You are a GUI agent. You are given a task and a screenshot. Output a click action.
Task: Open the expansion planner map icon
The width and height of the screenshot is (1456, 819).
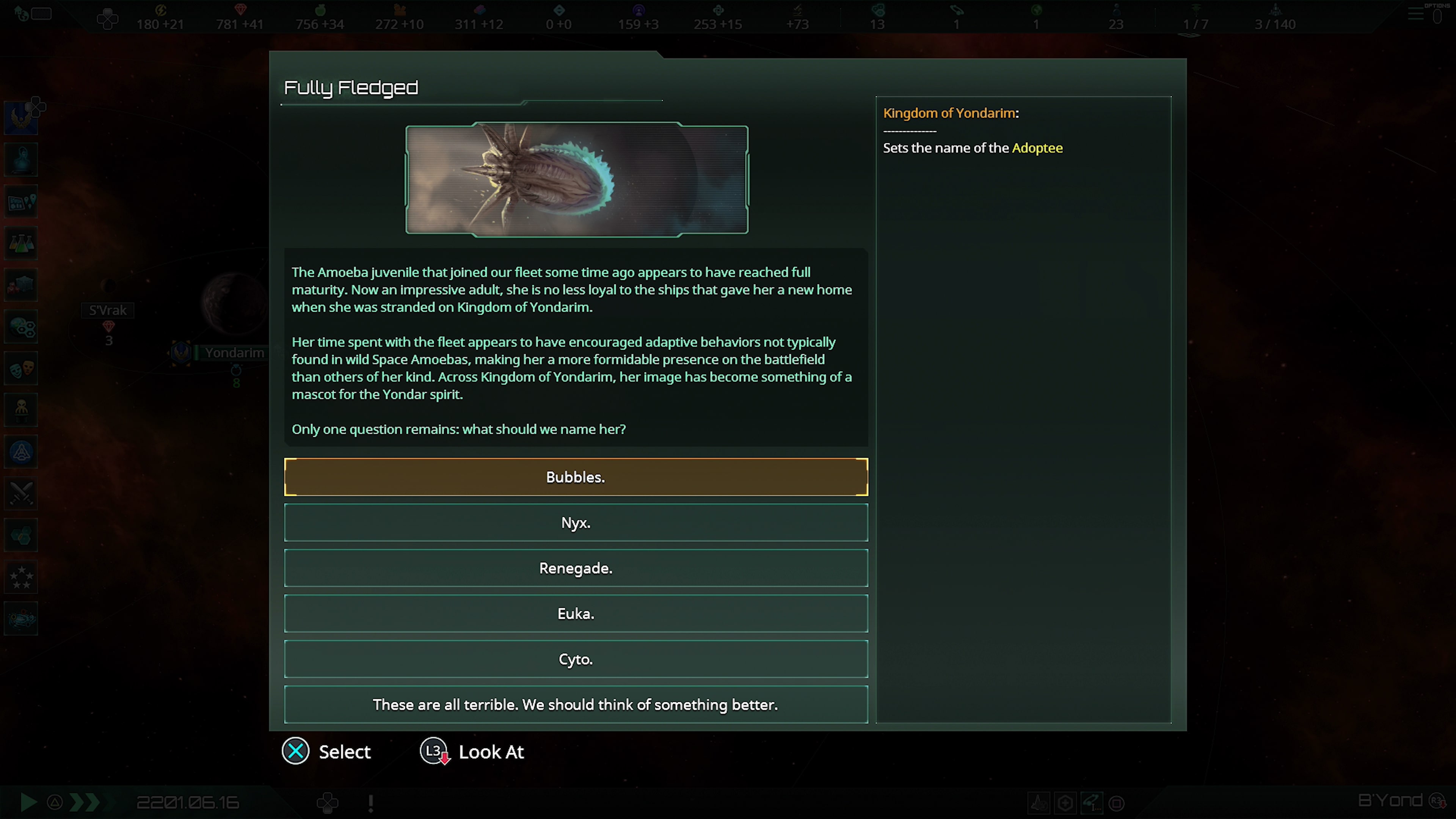click(x=21, y=202)
